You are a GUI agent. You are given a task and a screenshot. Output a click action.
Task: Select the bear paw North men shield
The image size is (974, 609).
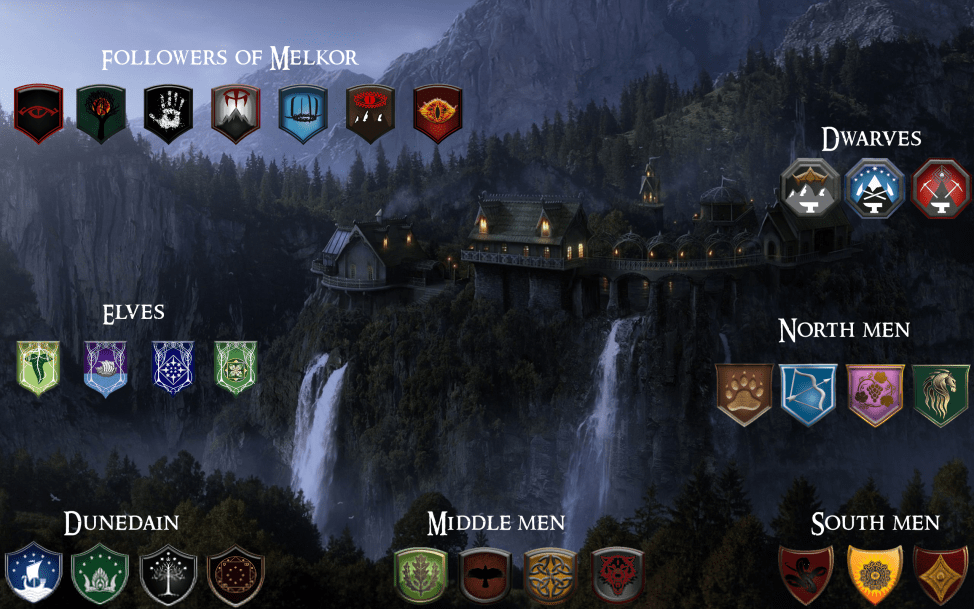click(x=744, y=393)
